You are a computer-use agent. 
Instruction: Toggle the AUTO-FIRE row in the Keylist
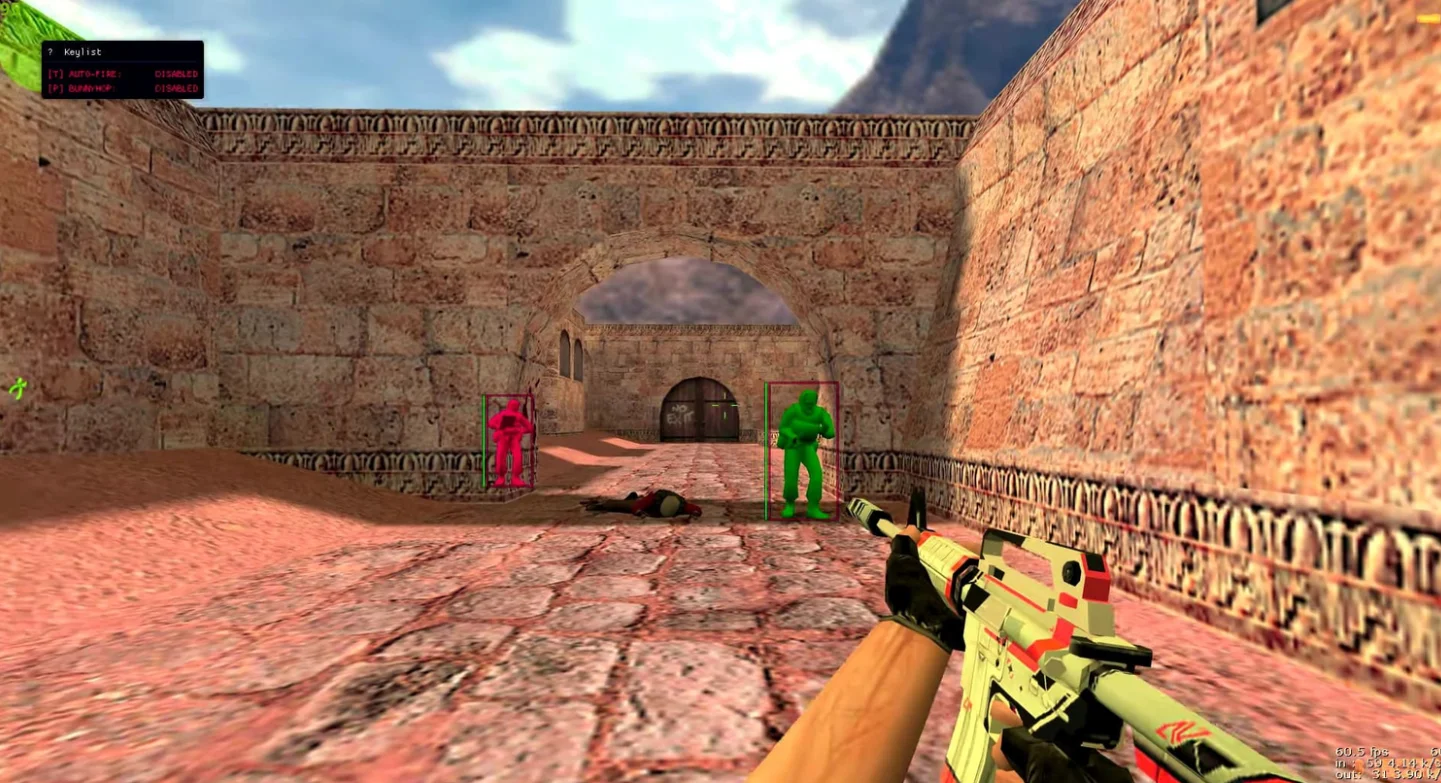tap(122, 74)
